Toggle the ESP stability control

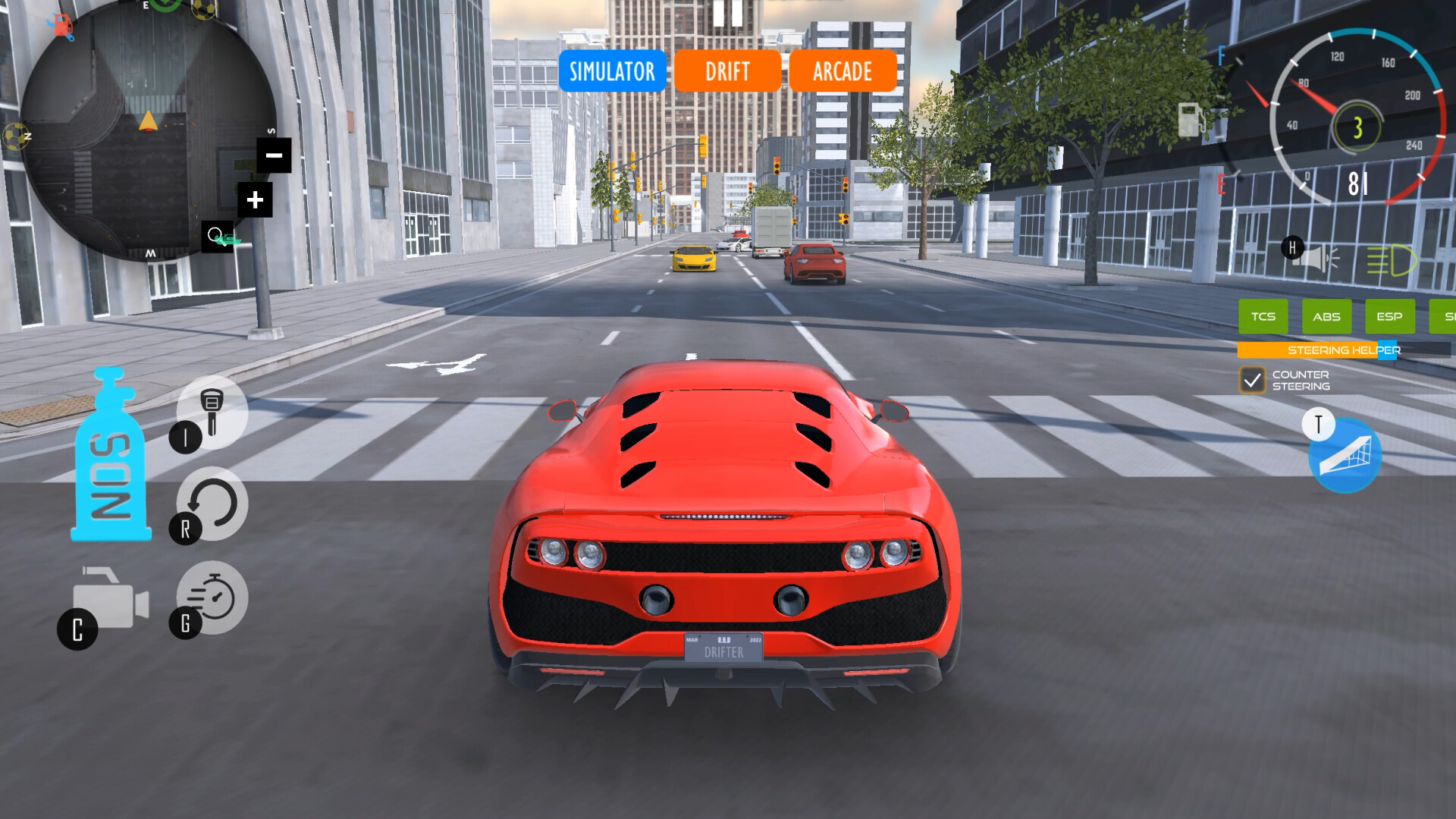1389,317
